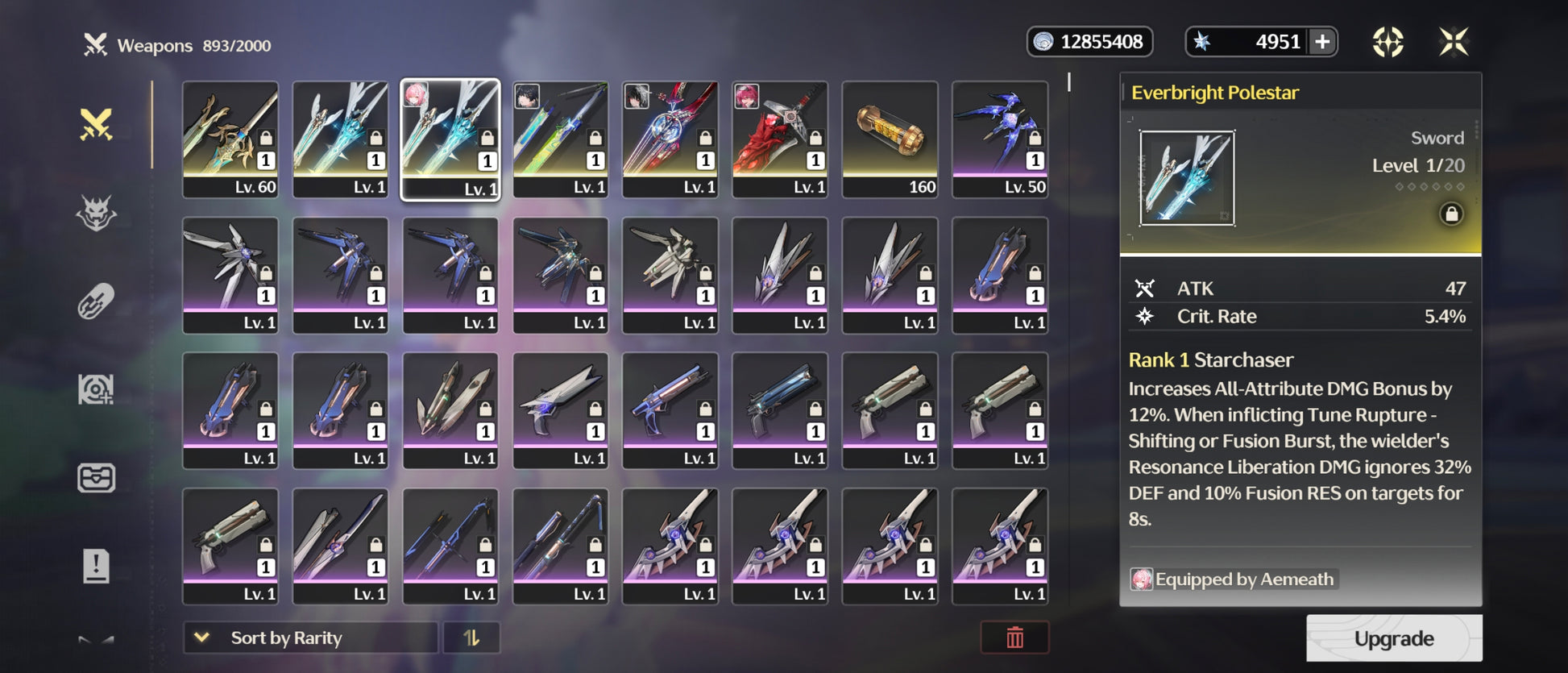Select the golden capsule item with 160

pos(890,139)
